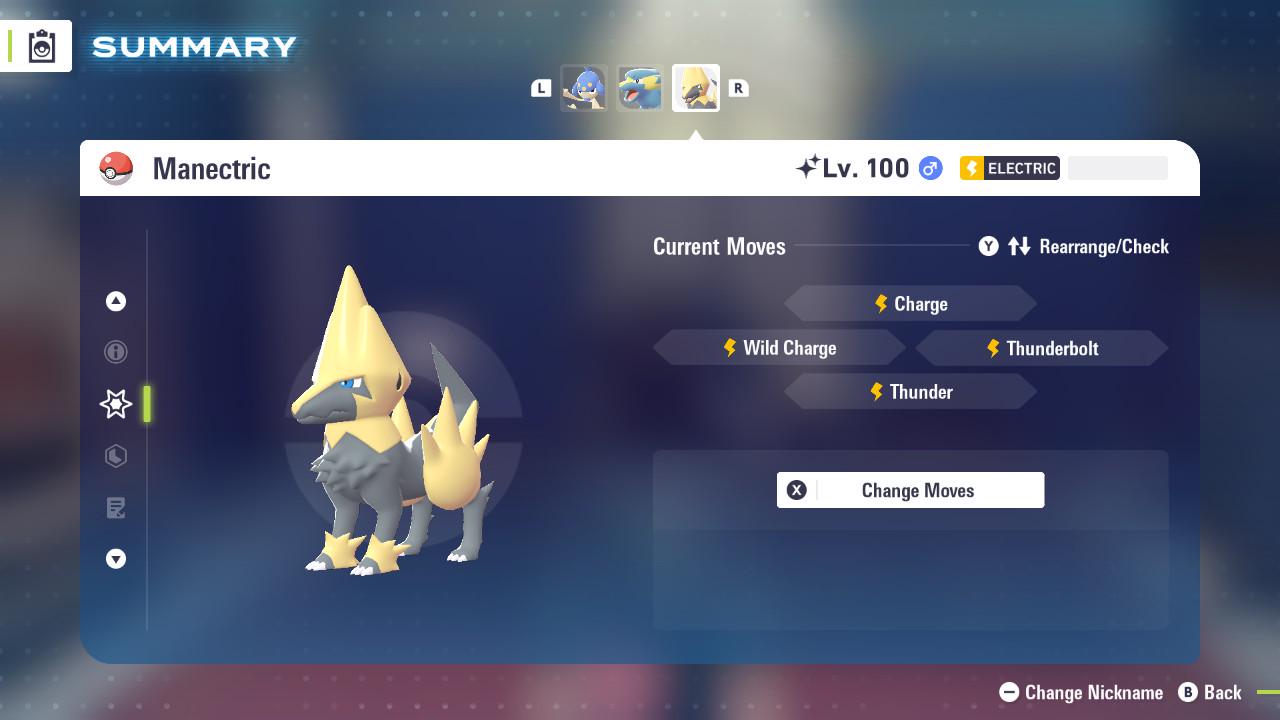
Task: Click the Electric type badge
Action: click(1009, 168)
